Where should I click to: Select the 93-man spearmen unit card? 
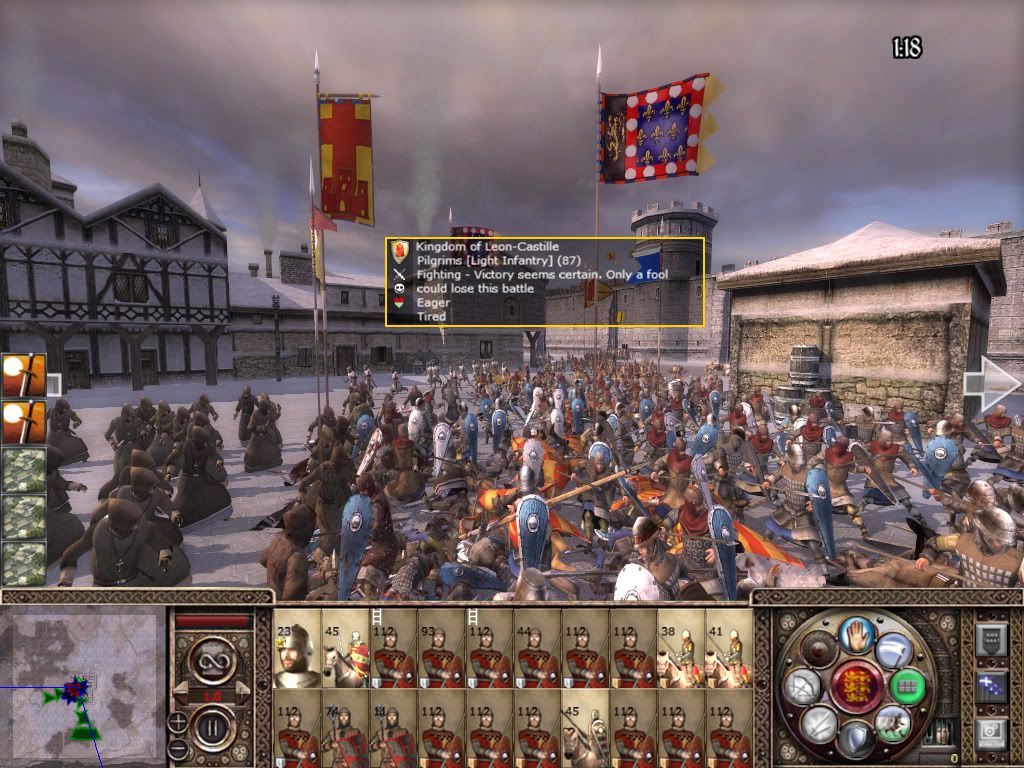(x=442, y=649)
